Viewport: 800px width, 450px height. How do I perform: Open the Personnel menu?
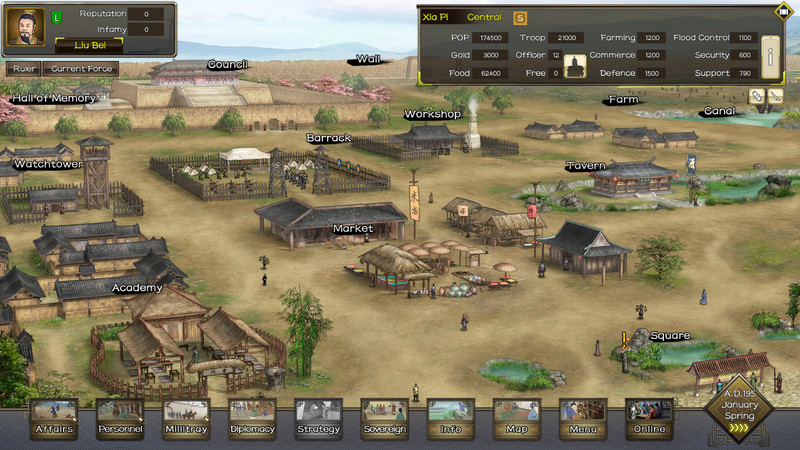coord(120,418)
